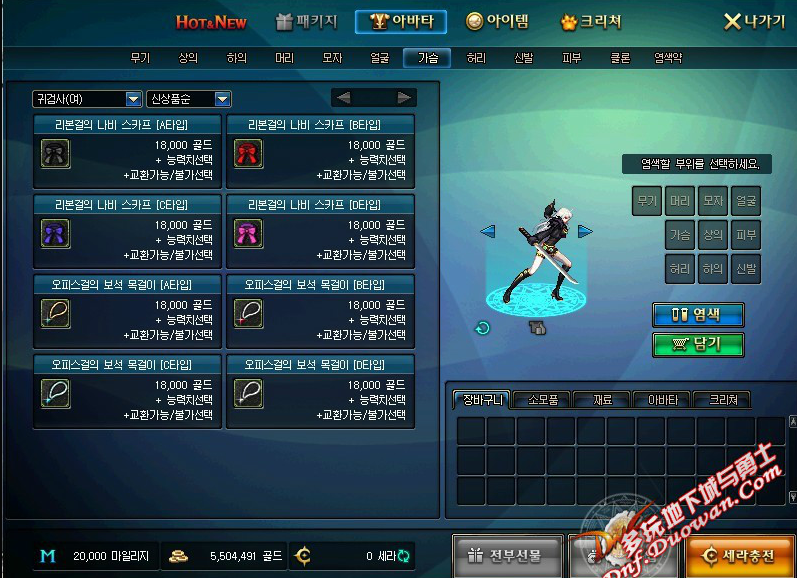
Task: Switch to the 모자 avatar category
Action: pos(332,58)
